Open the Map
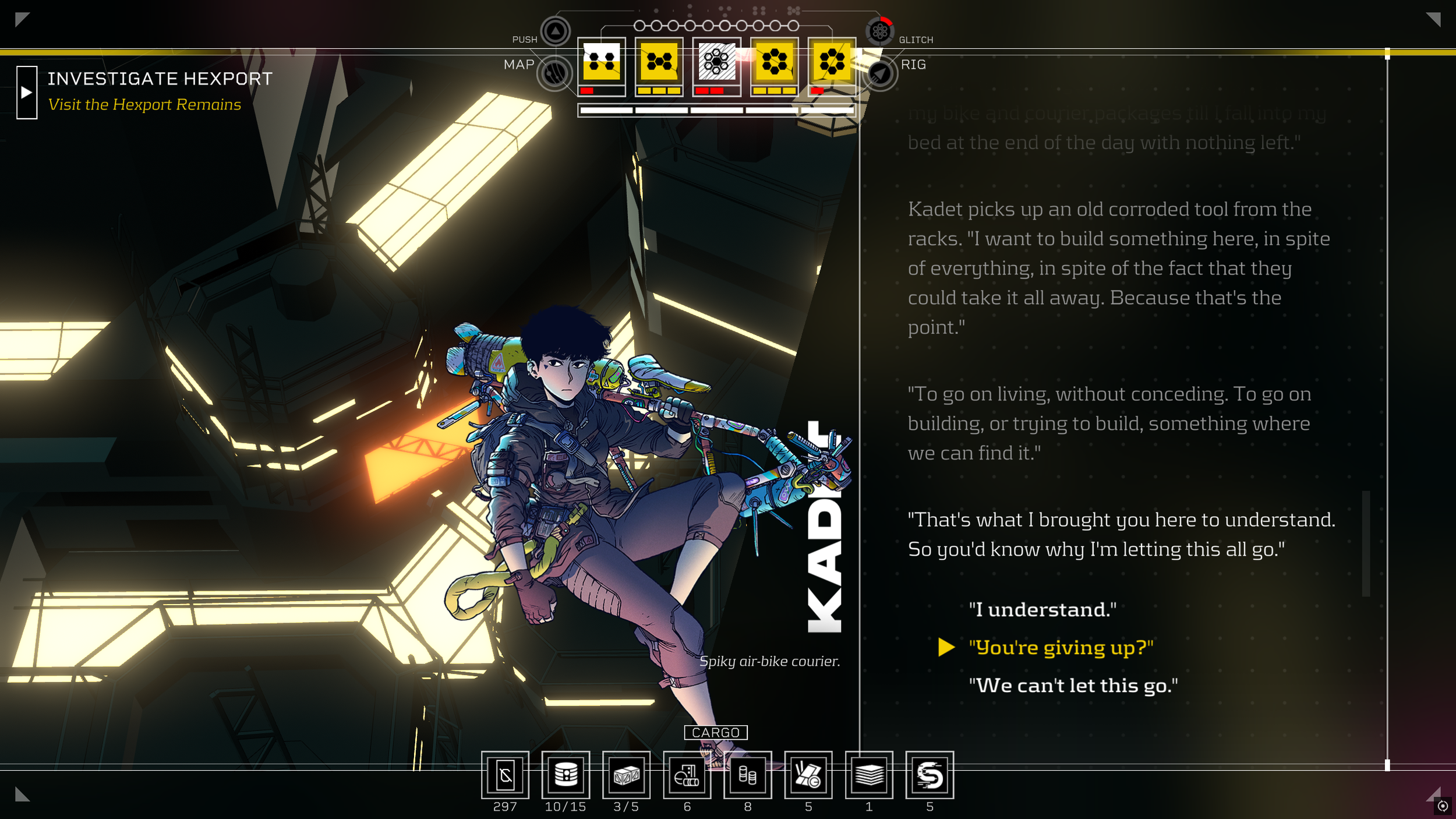1456x819 pixels. pos(554,73)
